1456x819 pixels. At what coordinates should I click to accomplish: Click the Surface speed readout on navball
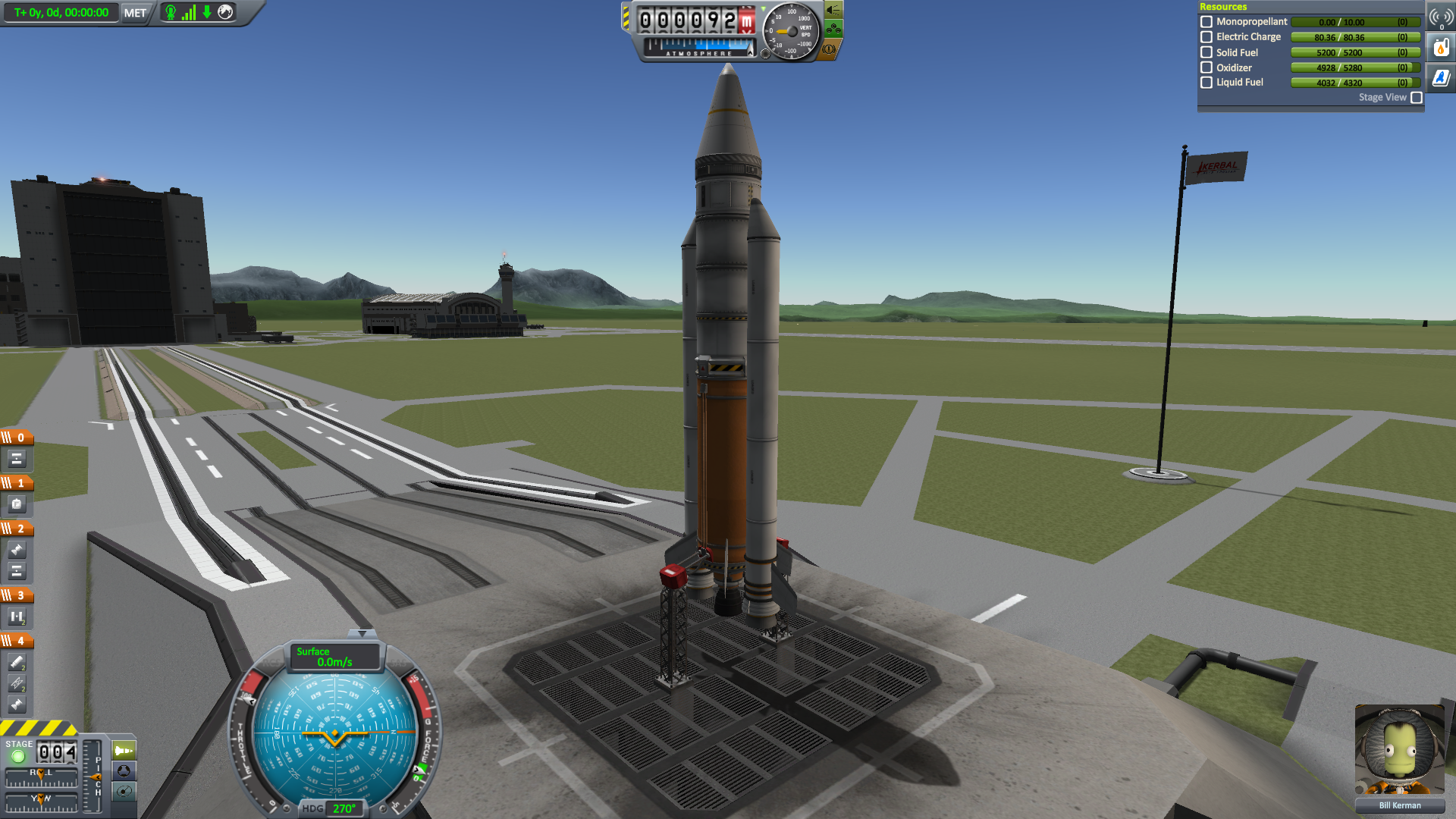(x=334, y=657)
